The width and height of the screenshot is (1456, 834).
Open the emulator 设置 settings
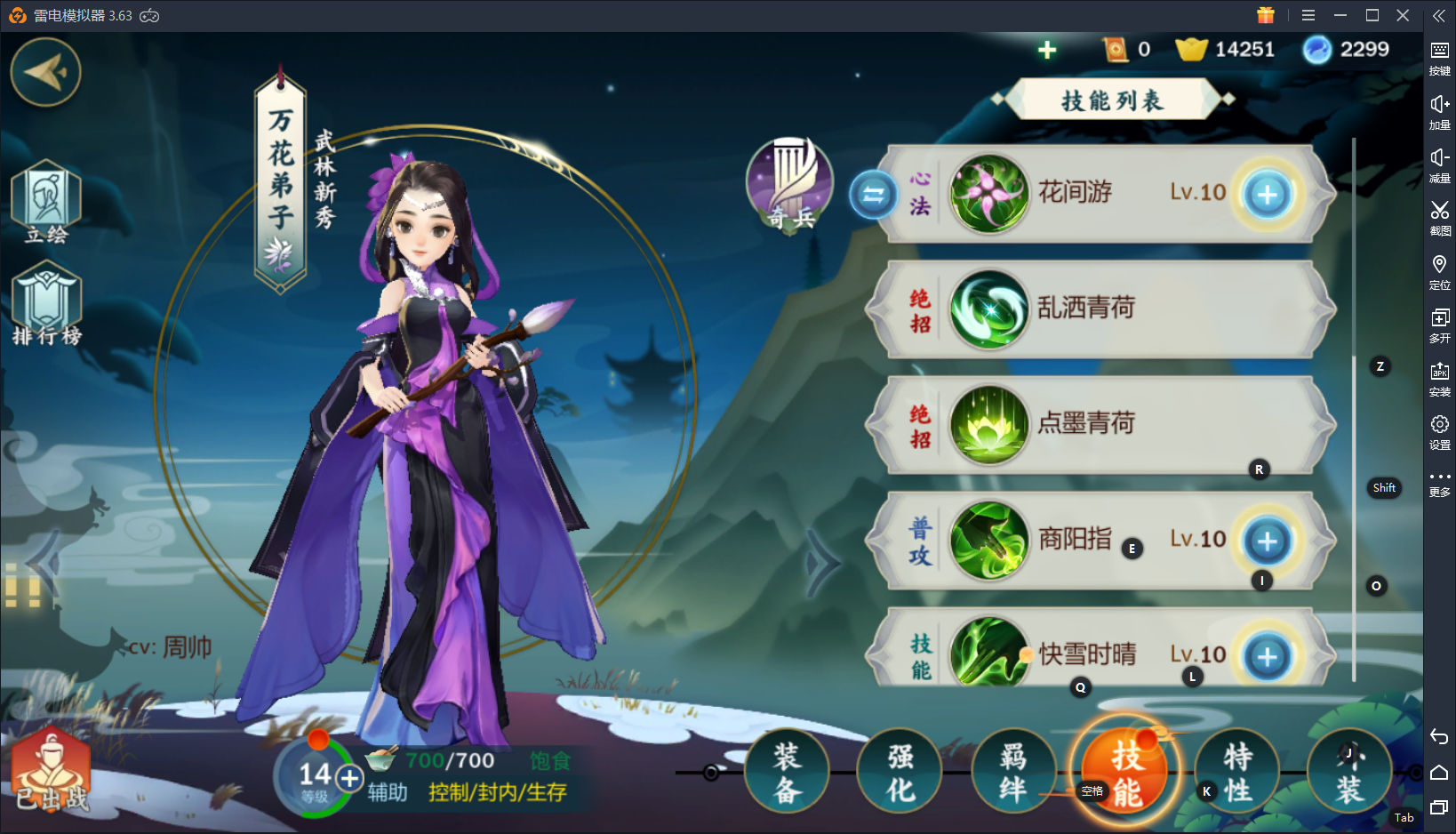click(x=1439, y=431)
